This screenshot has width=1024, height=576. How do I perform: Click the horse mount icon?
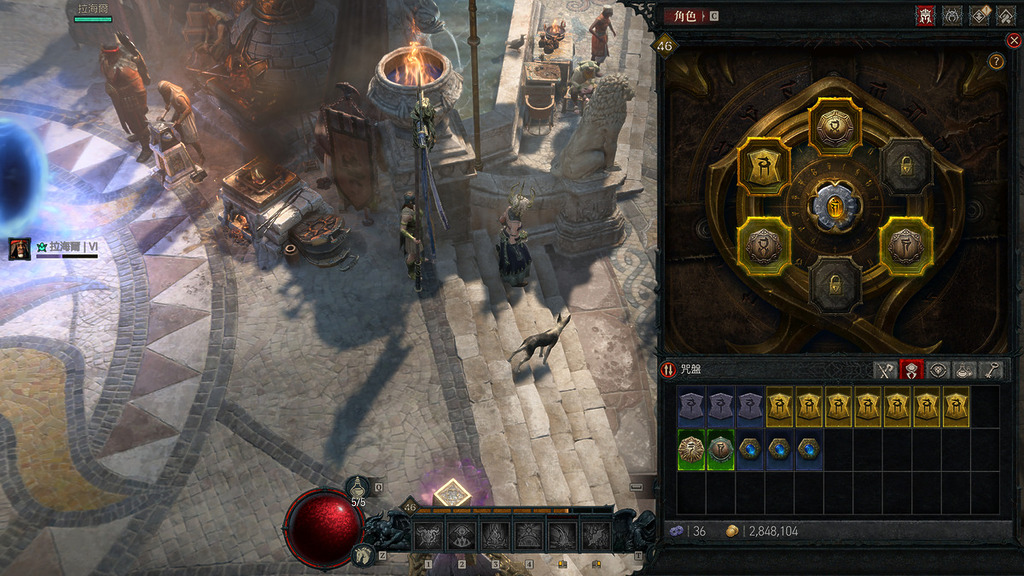tap(365, 554)
